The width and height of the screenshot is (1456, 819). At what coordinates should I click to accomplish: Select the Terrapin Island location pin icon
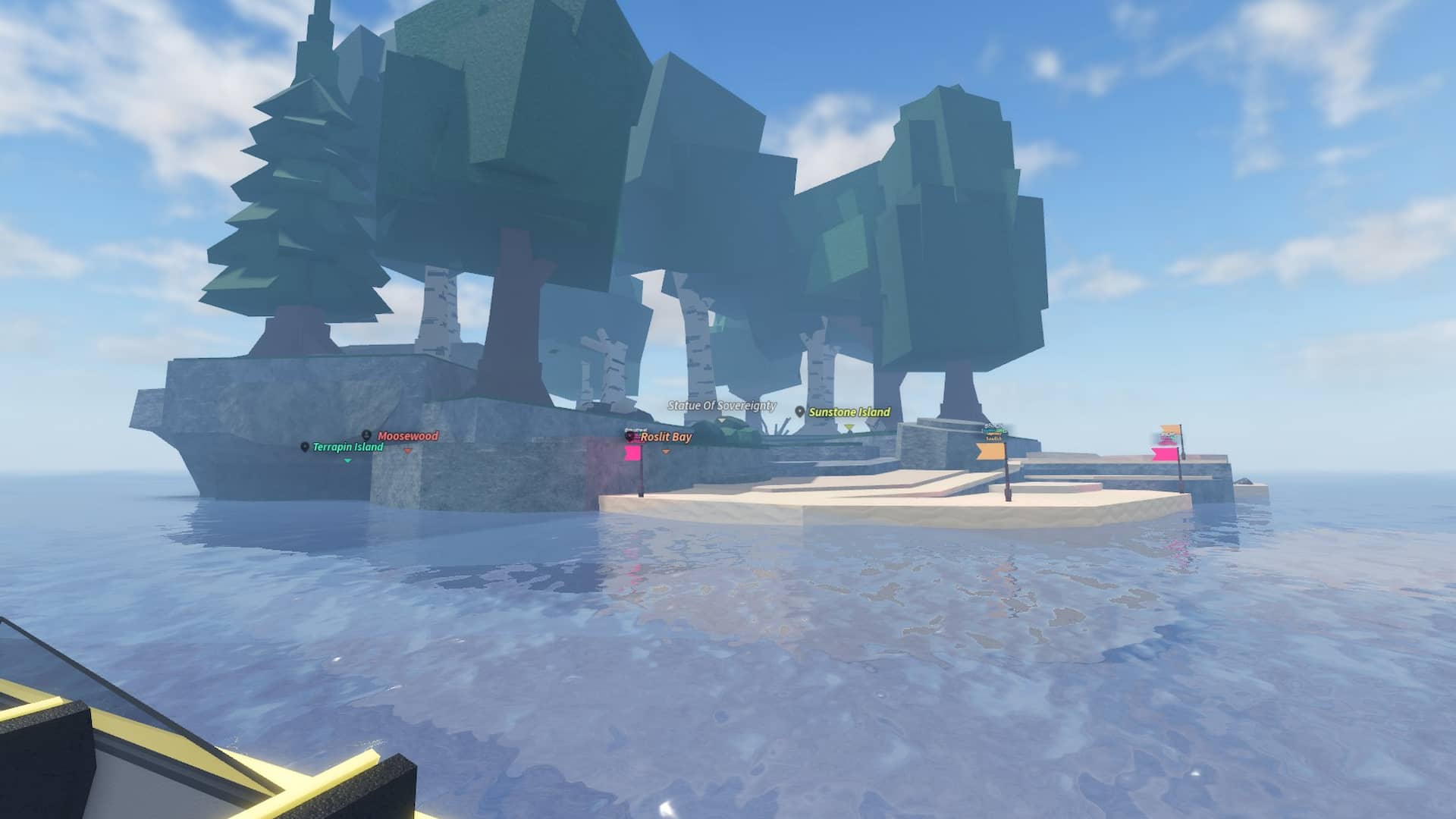tap(305, 447)
